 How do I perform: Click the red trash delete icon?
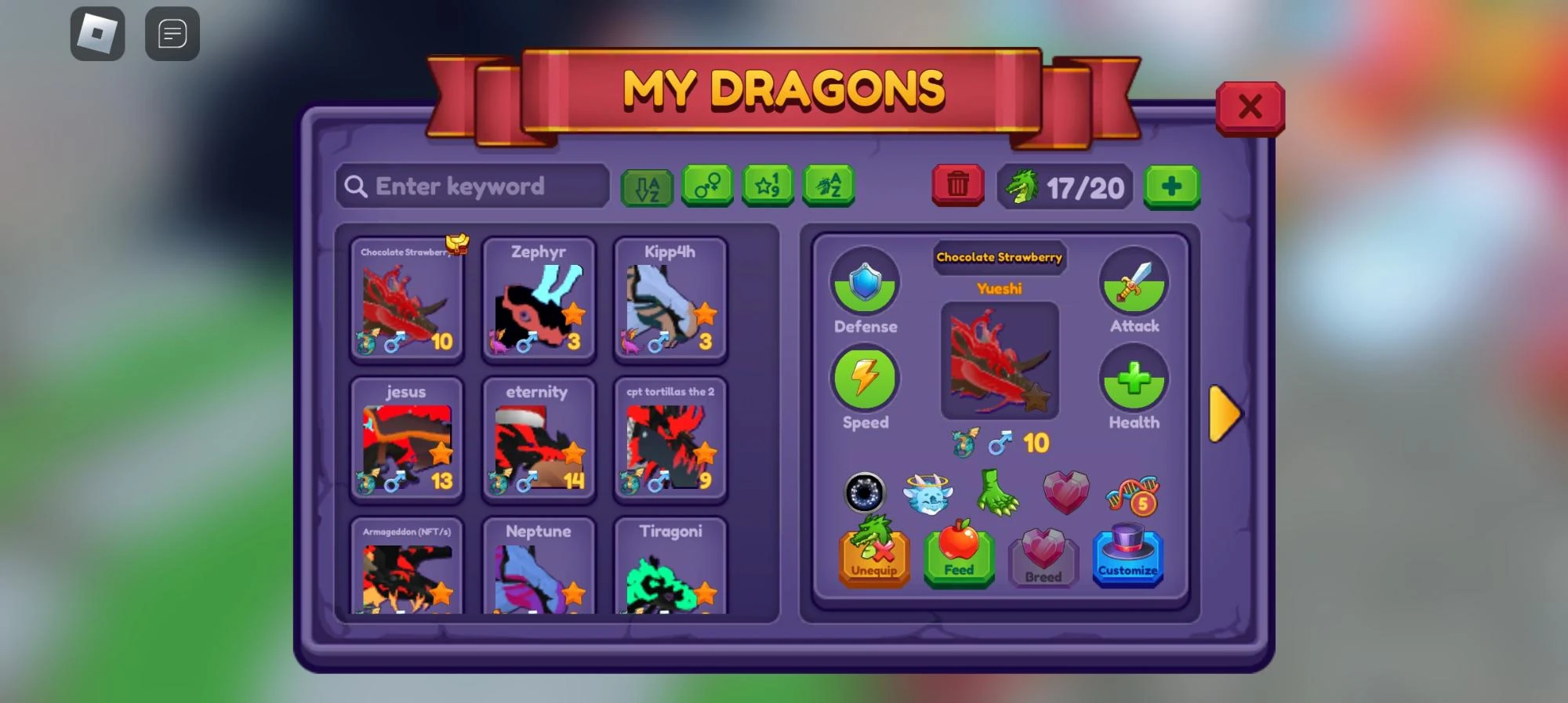pos(956,186)
